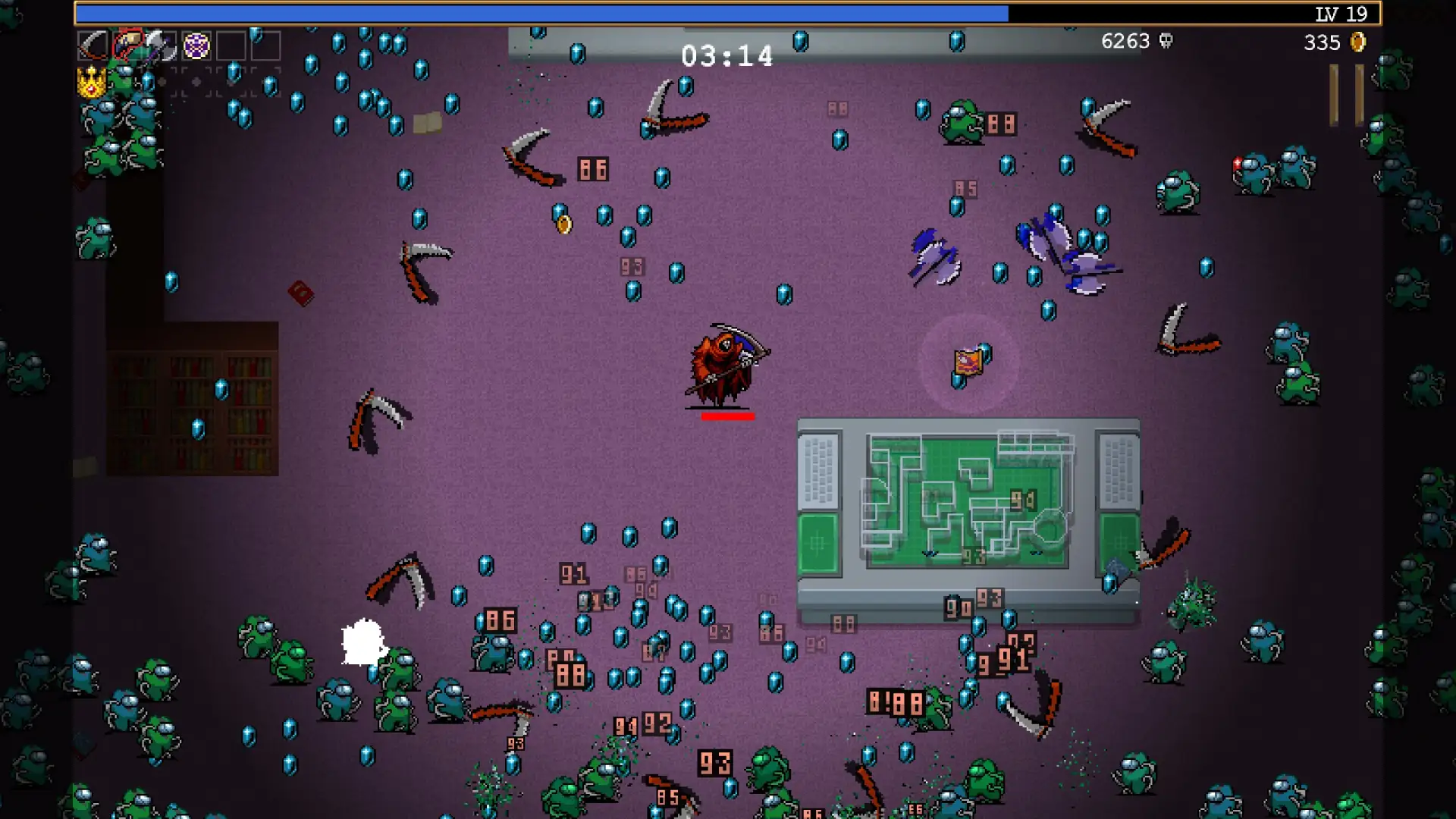Select the scythe weapon slot
The width and height of the screenshot is (1456, 819).
[93, 46]
